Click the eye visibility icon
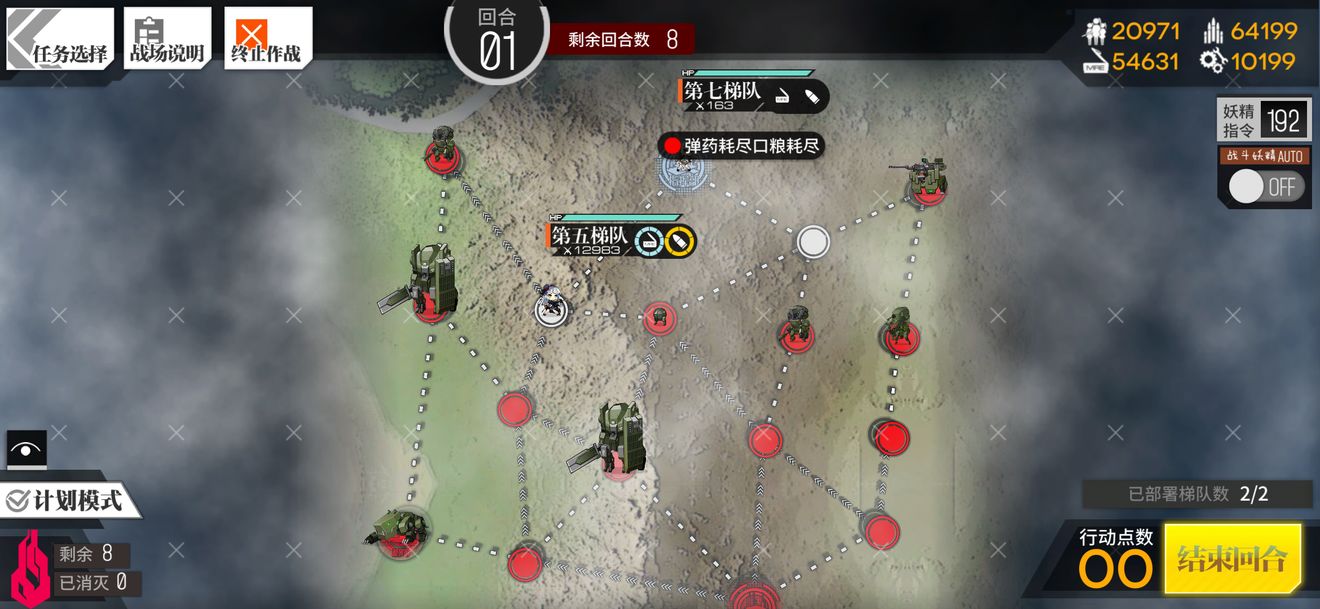The width and height of the screenshot is (1320, 609). [26, 449]
